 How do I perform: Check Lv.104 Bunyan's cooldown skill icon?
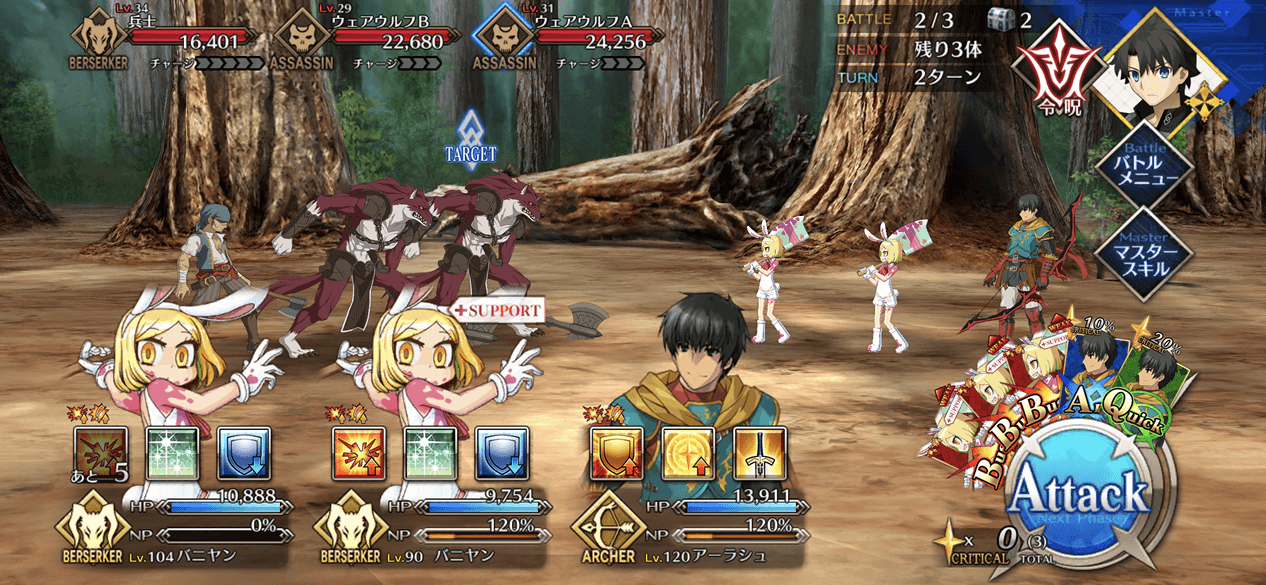coord(101,452)
